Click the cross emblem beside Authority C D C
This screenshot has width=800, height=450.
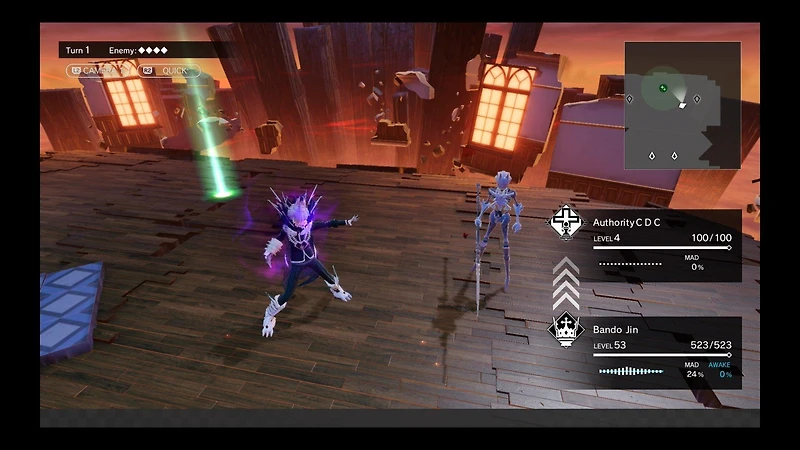[x=566, y=222]
